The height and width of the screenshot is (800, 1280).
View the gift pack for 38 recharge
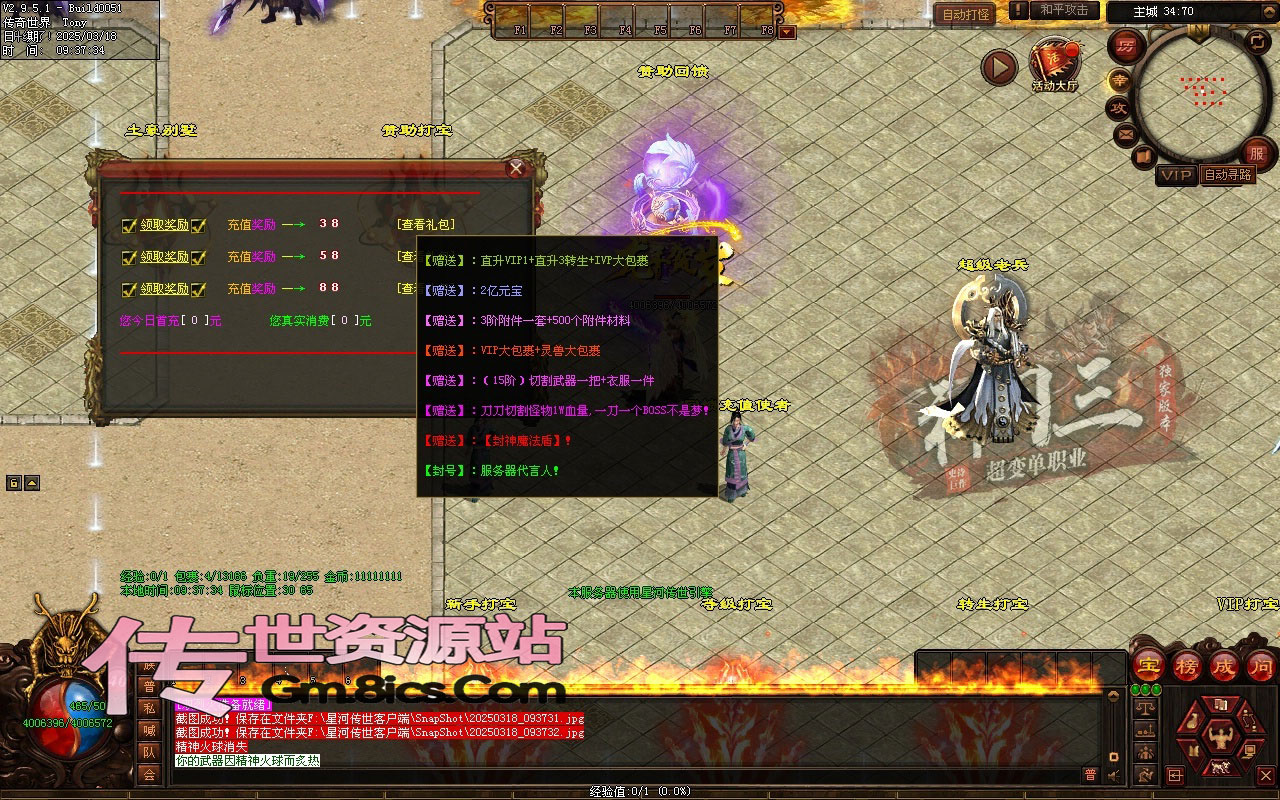pyautogui.click(x=426, y=225)
